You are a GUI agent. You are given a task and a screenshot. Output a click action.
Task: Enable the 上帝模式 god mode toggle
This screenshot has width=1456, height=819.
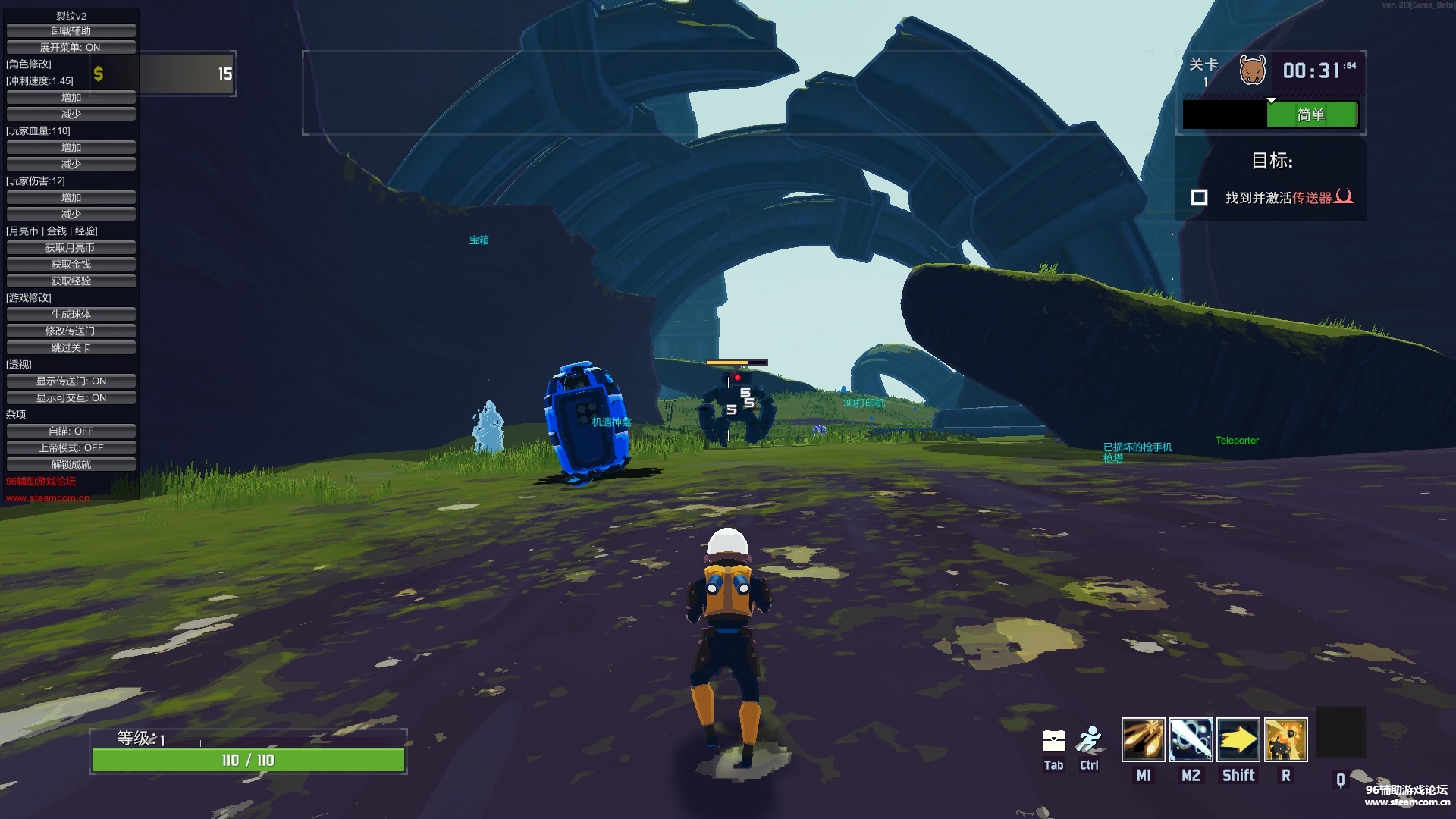coord(71,448)
